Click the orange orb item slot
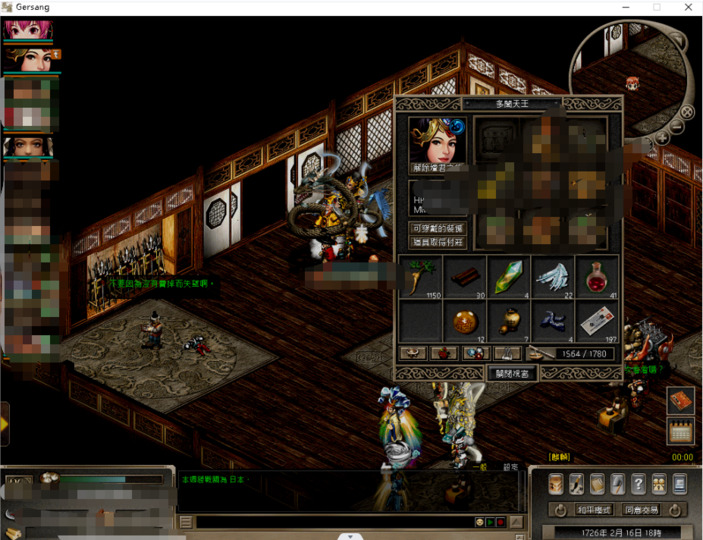The width and height of the screenshot is (703, 540). [x=465, y=322]
